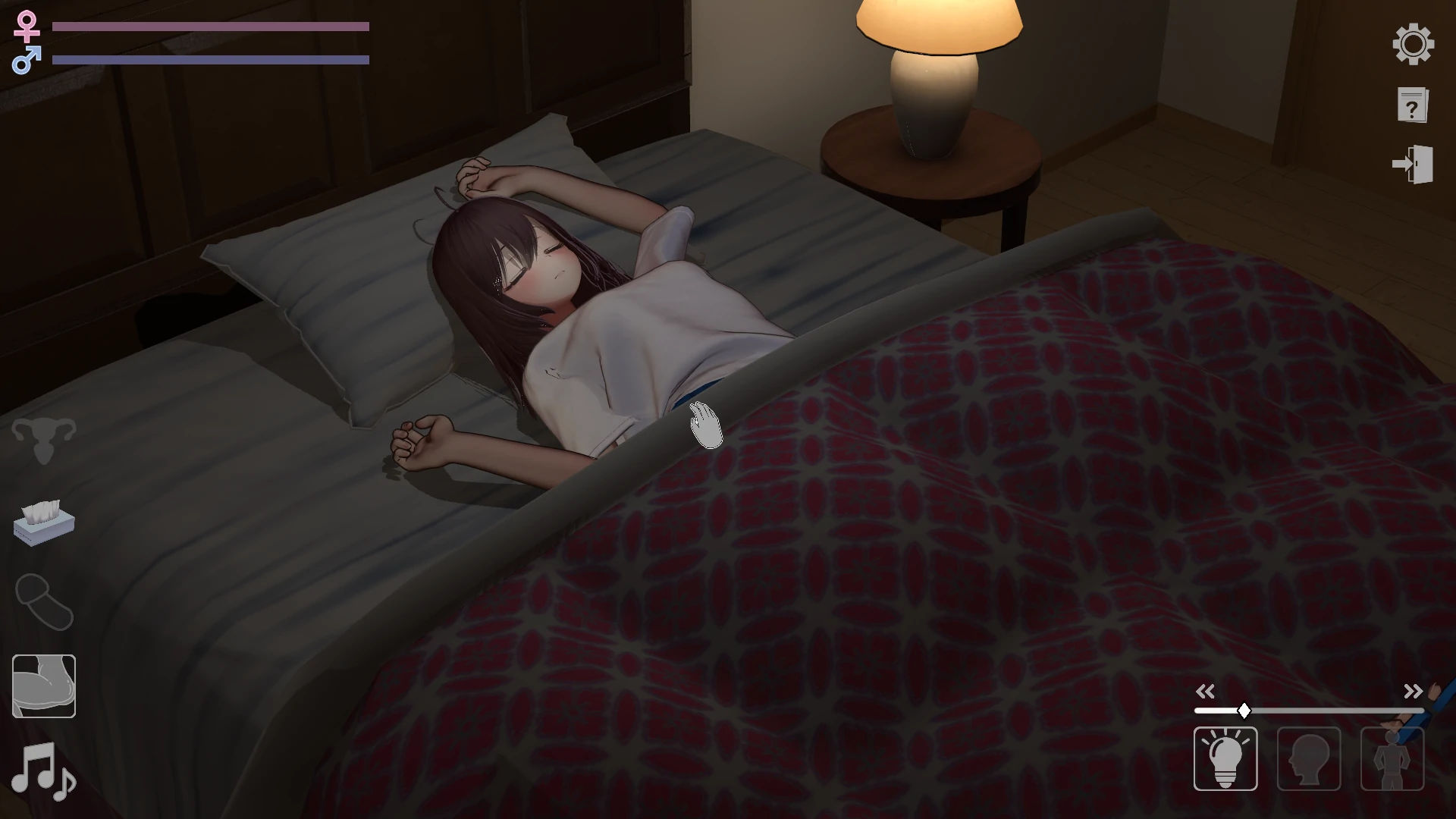
Task: Expand options with the fast-forward arrows
Action: (1412, 691)
